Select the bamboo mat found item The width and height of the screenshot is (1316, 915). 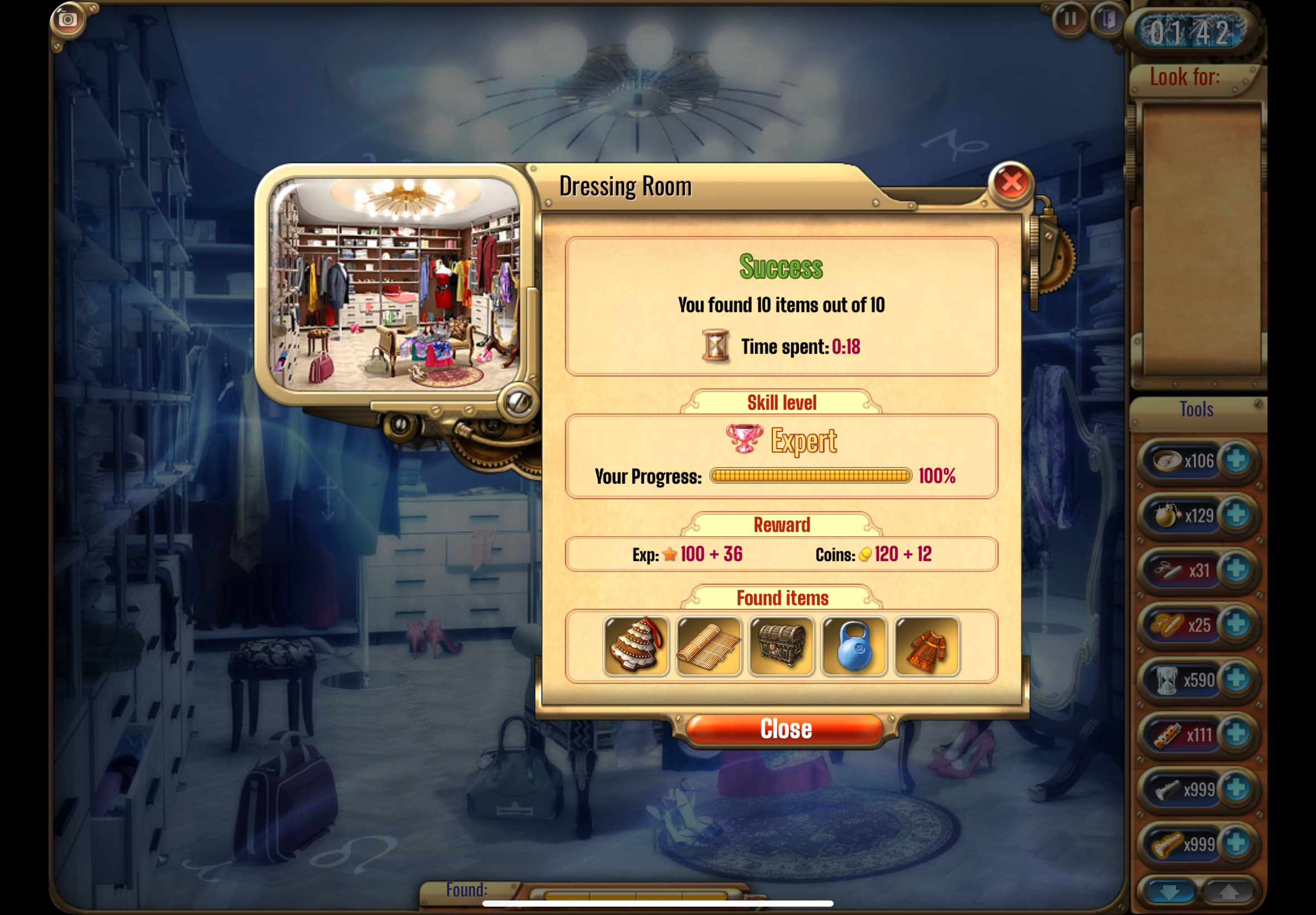pyautogui.click(x=709, y=646)
